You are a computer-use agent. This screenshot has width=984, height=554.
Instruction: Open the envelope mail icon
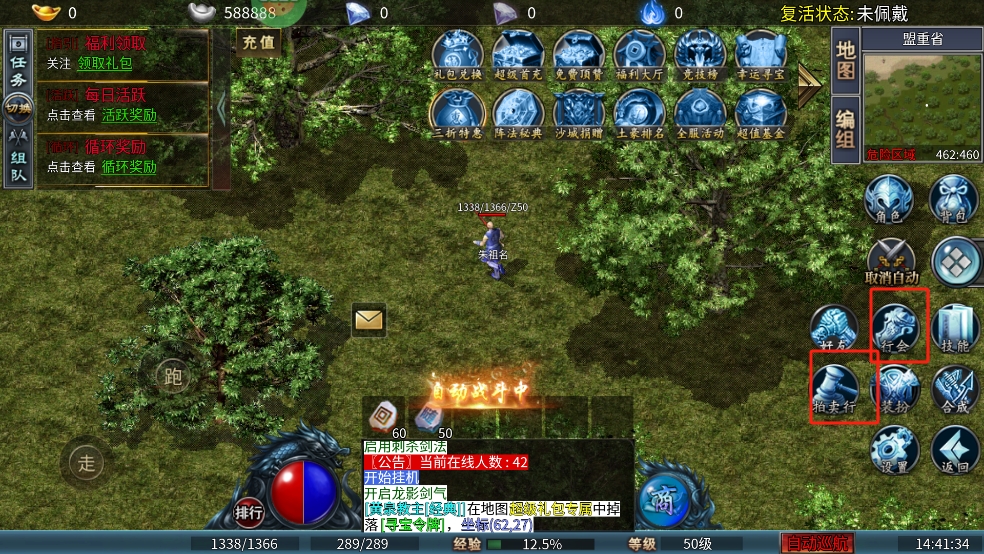click(x=369, y=319)
